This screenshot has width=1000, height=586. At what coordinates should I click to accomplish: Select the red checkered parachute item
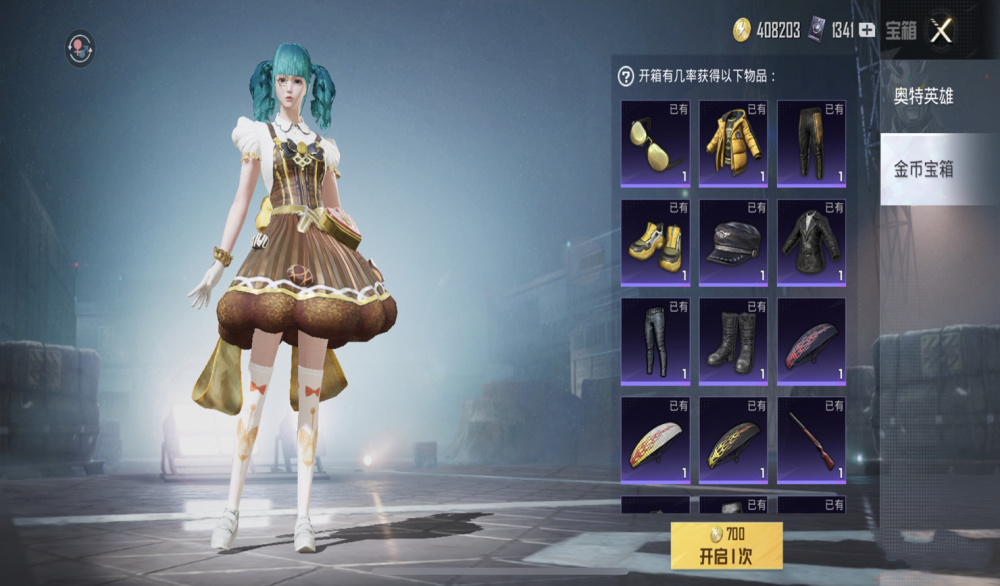click(x=811, y=341)
